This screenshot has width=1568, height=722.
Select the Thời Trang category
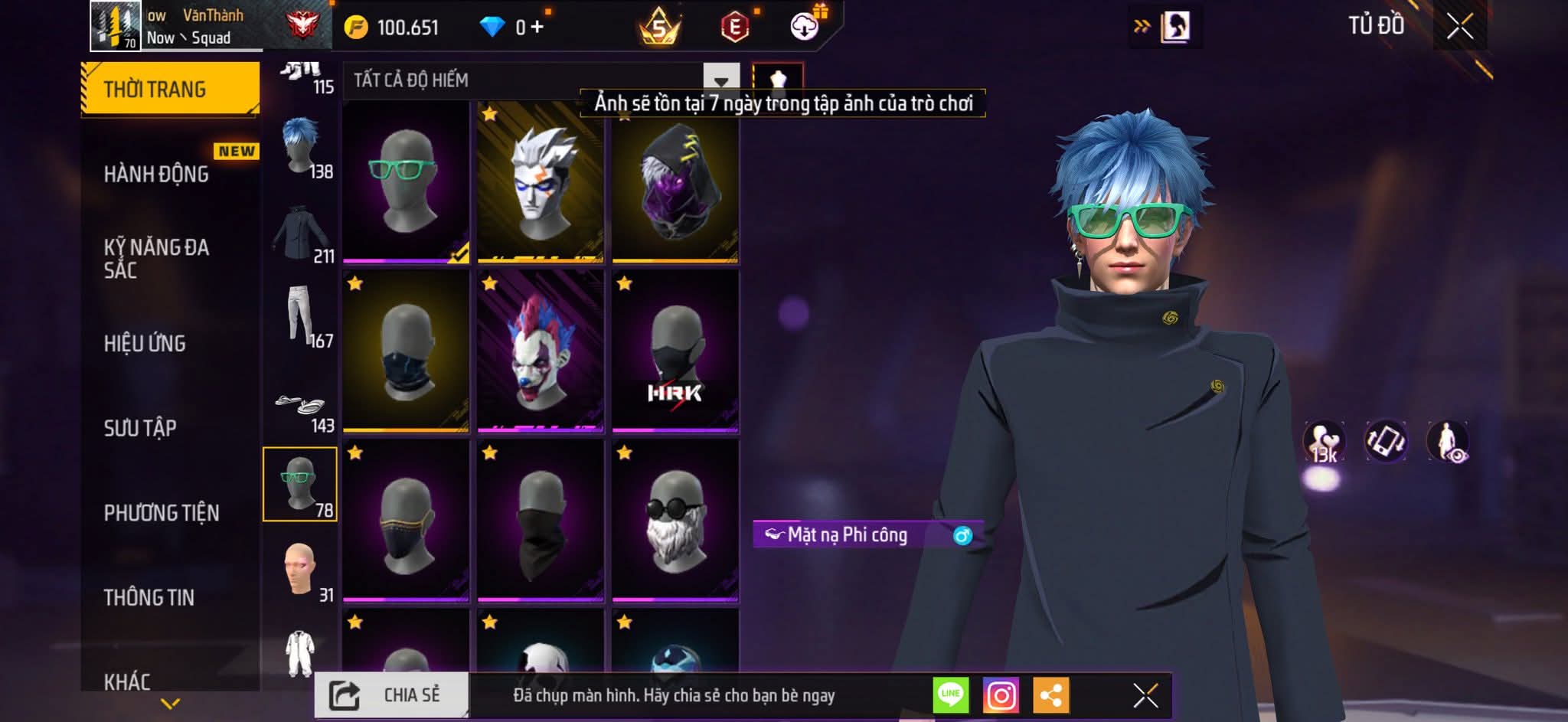click(x=155, y=90)
